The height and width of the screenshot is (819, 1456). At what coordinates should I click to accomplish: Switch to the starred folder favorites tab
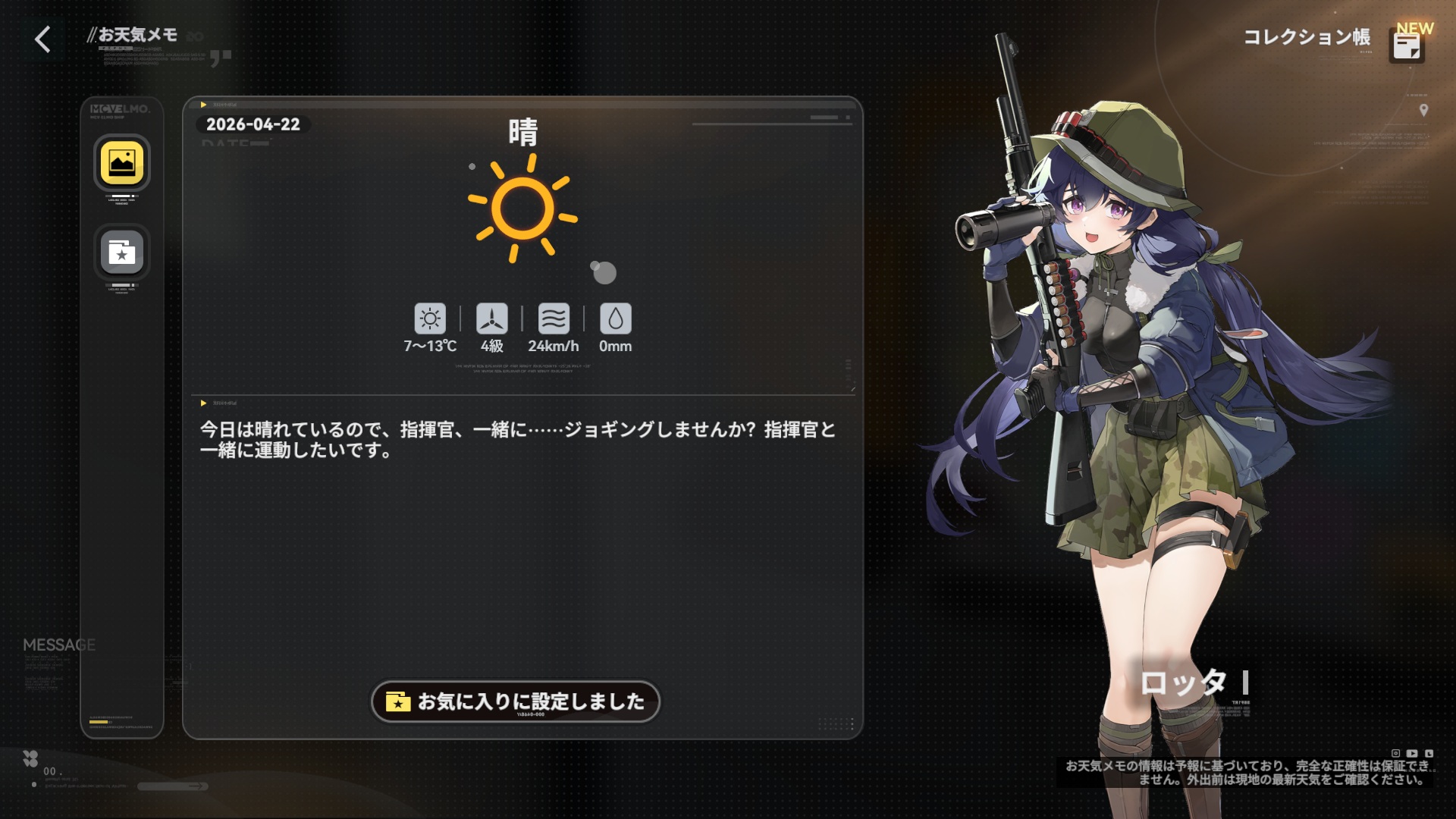point(122,252)
